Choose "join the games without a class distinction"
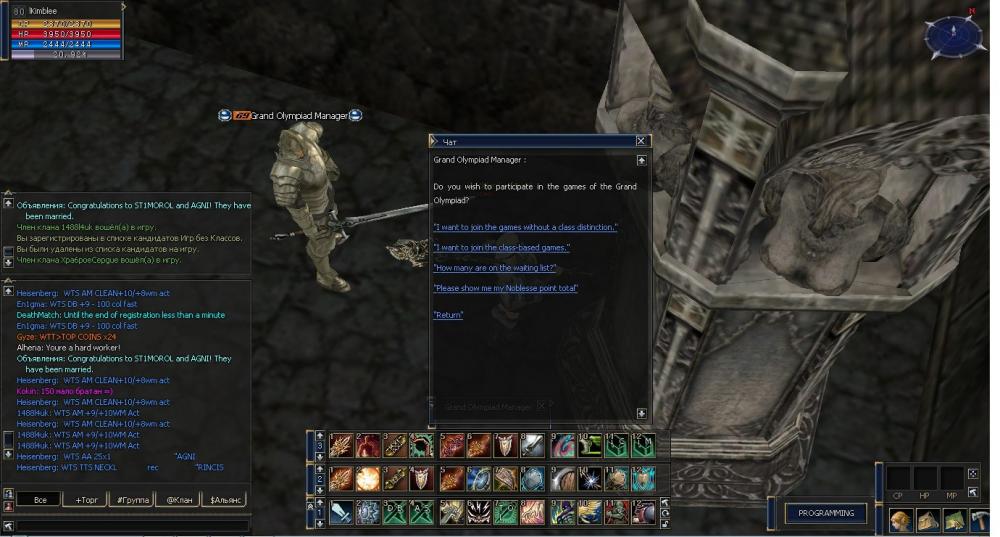 525,227
